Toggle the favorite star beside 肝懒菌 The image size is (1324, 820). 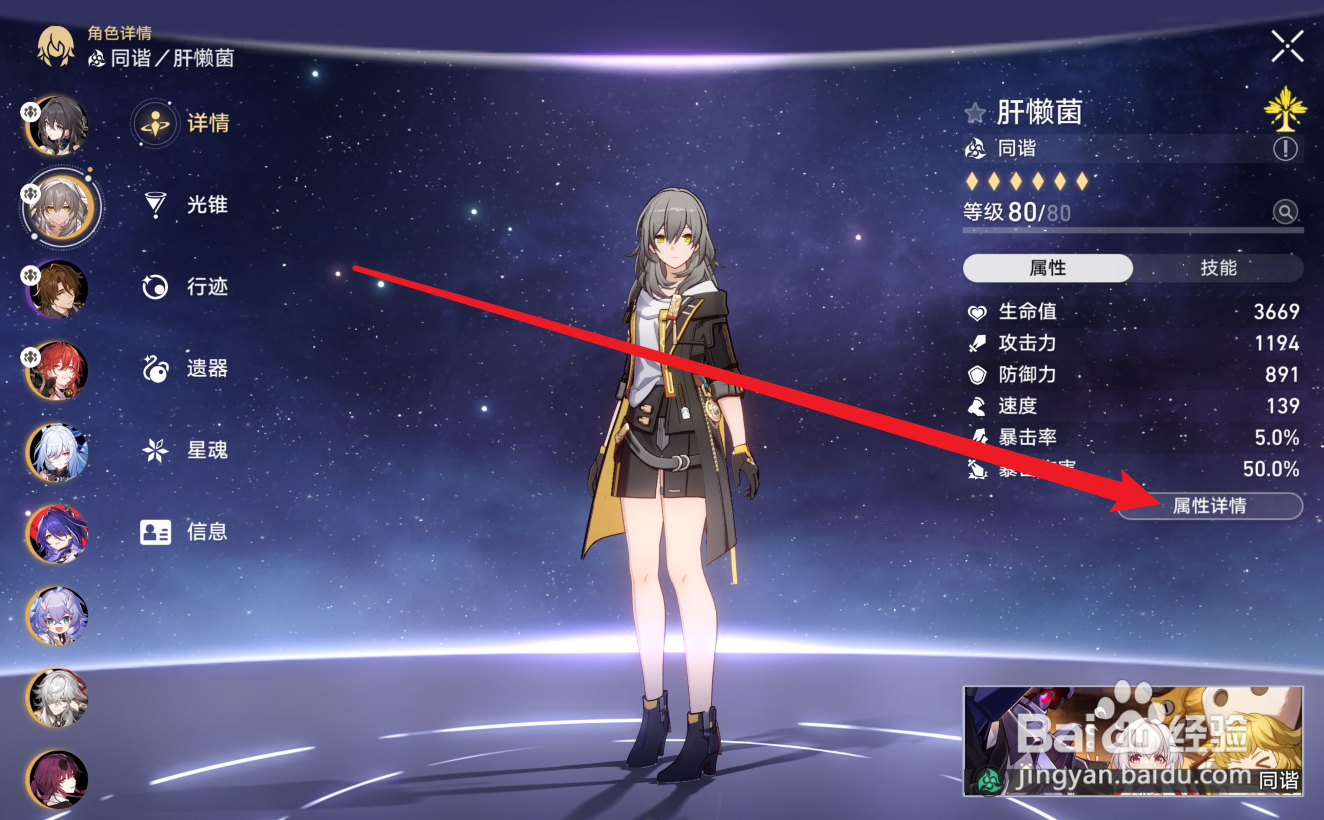click(x=974, y=112)
